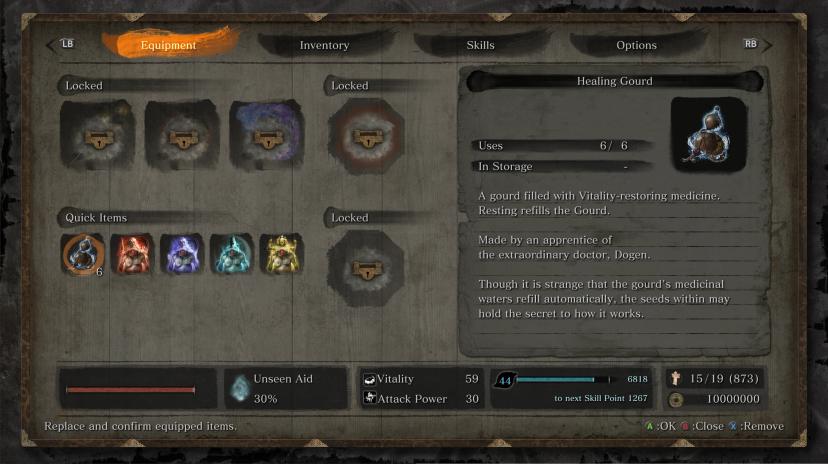Screen dimensions: 828x464
Task: Select the Healing Gourd quick item slot
Action: [81, 254]
